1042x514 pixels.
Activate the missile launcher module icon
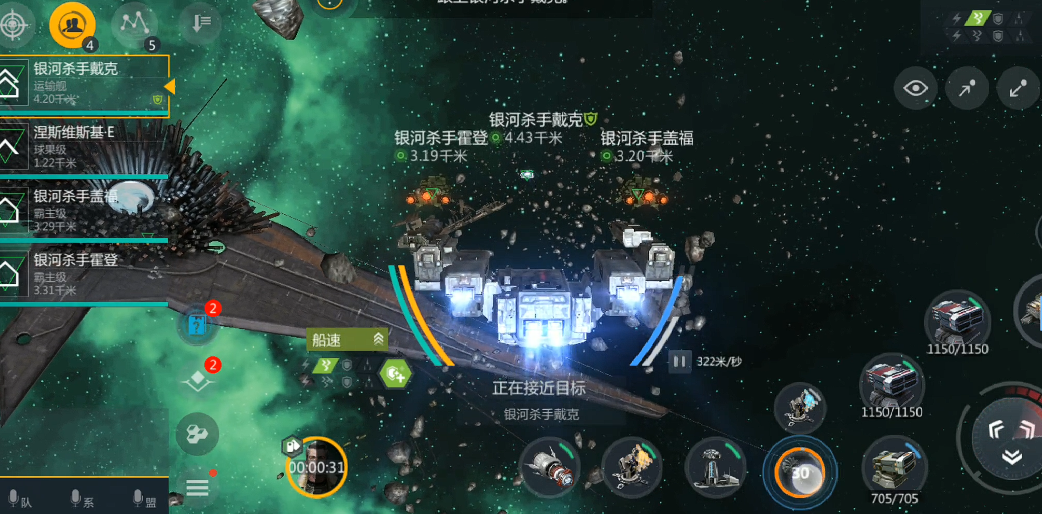coord(549,467)
